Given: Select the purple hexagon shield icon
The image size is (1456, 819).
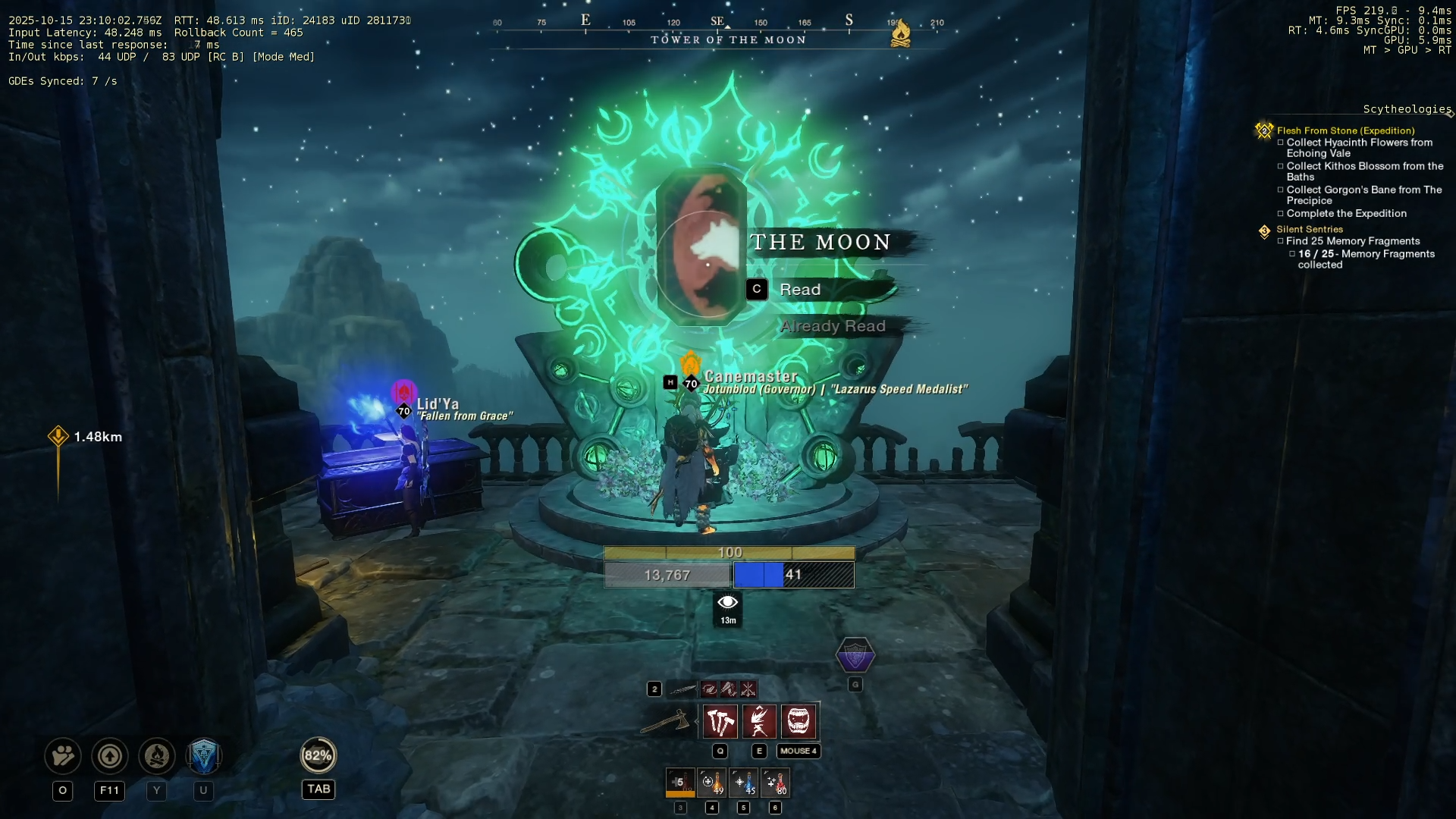Looking at the screenshot, I should [x=855, y=655].
